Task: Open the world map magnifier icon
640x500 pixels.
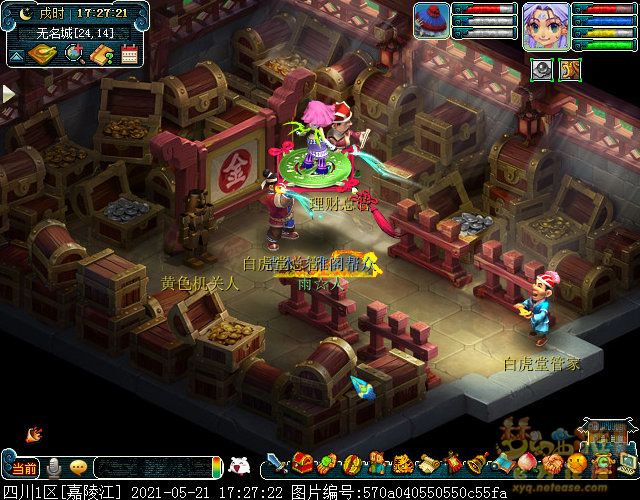Action: 74,55
